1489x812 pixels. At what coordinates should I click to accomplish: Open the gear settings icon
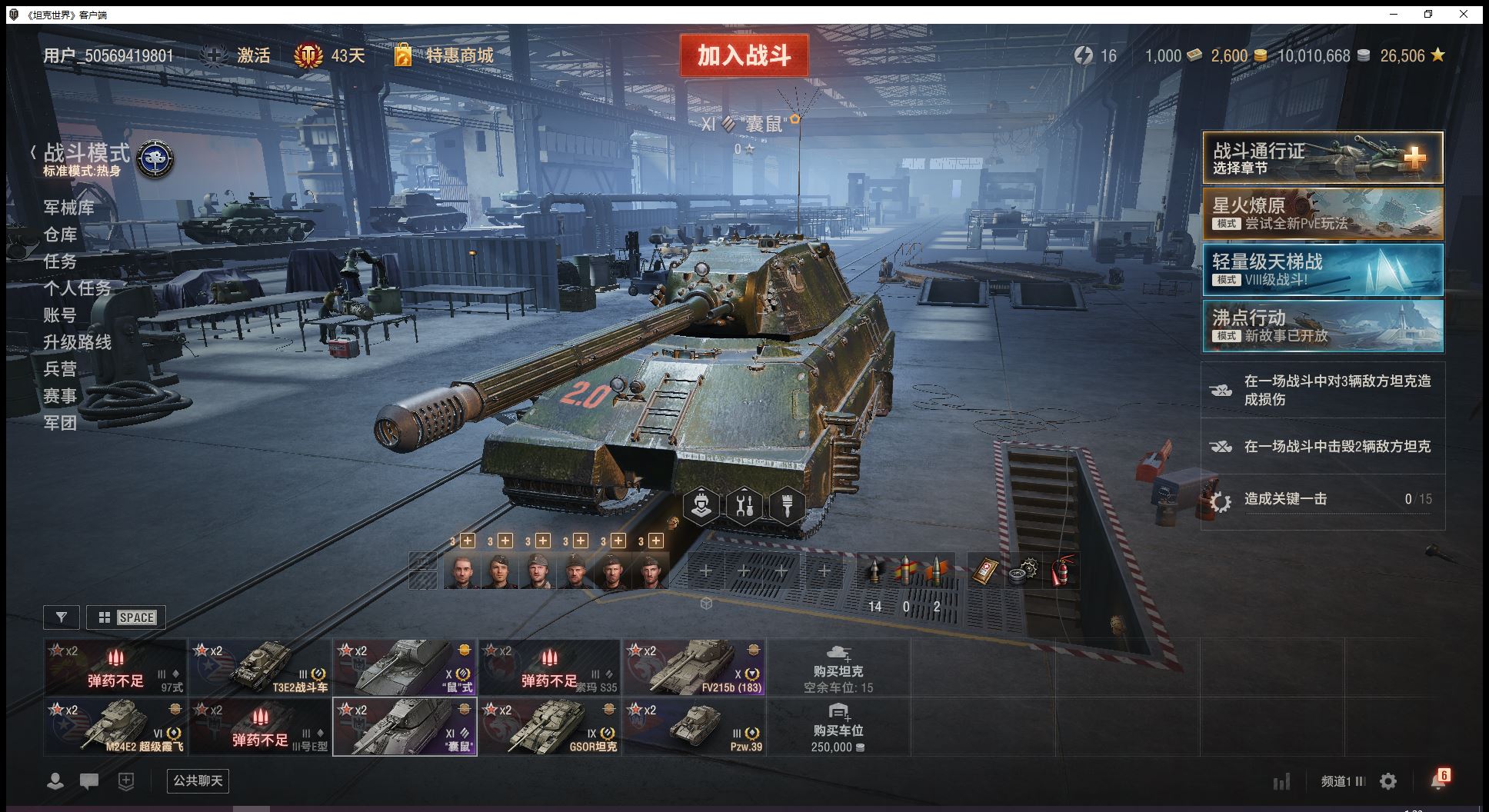click(x=1388, y=782)
